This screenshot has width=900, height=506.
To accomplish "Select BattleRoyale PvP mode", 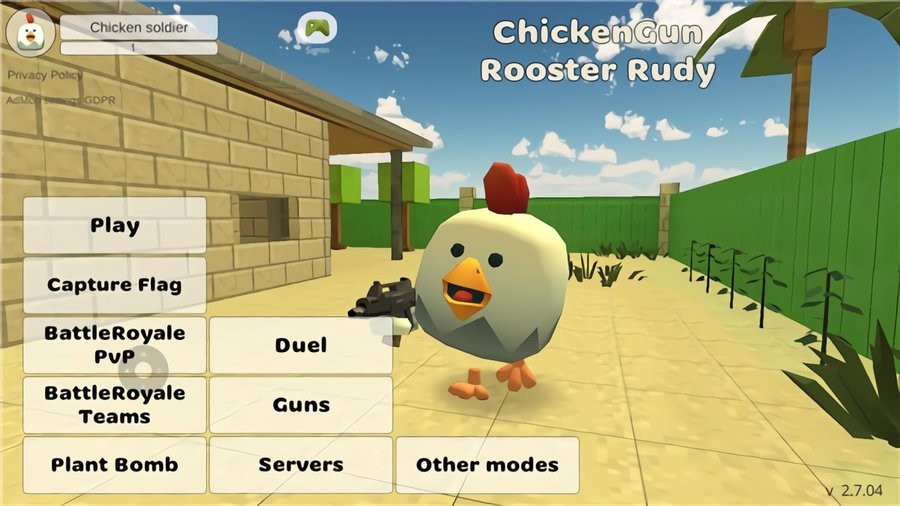I will click(x=114, y=345).
